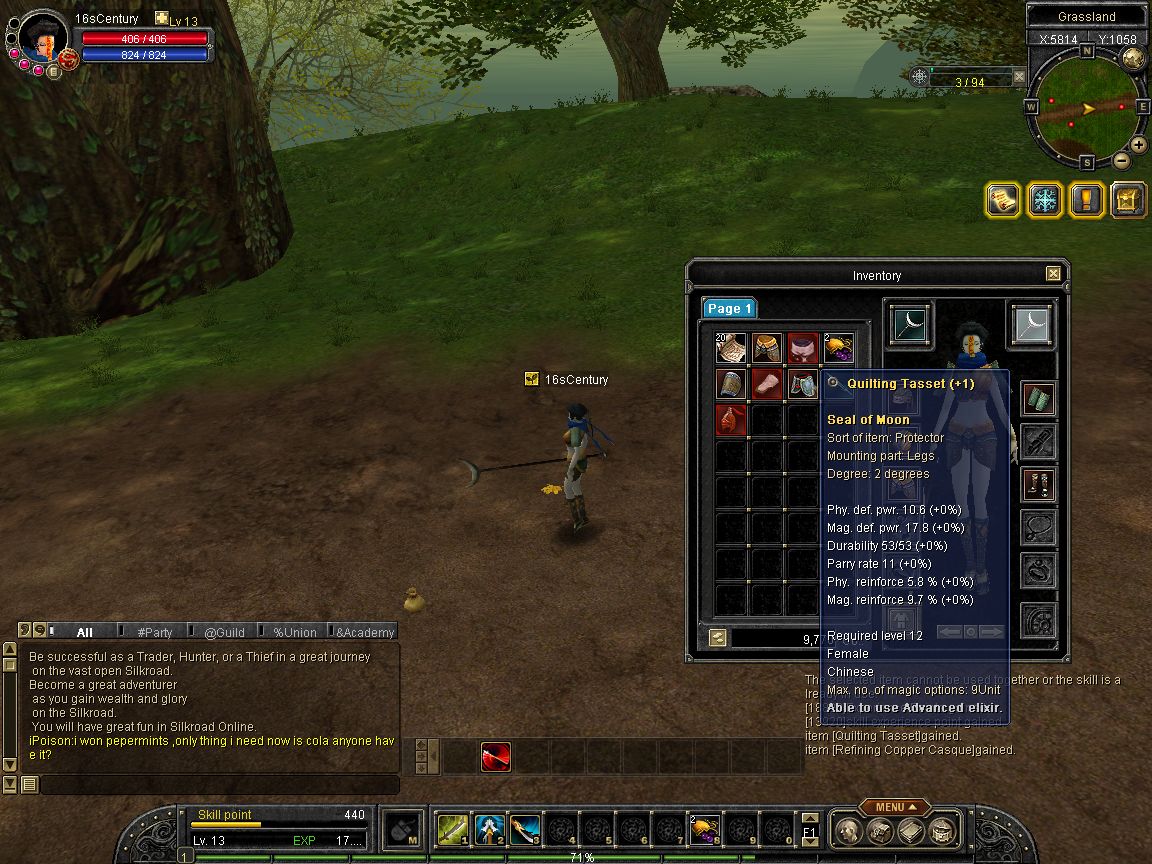1152x864 pixels.
Task: Close the 3/94 tracker bar
Action: click(1019, 76)
